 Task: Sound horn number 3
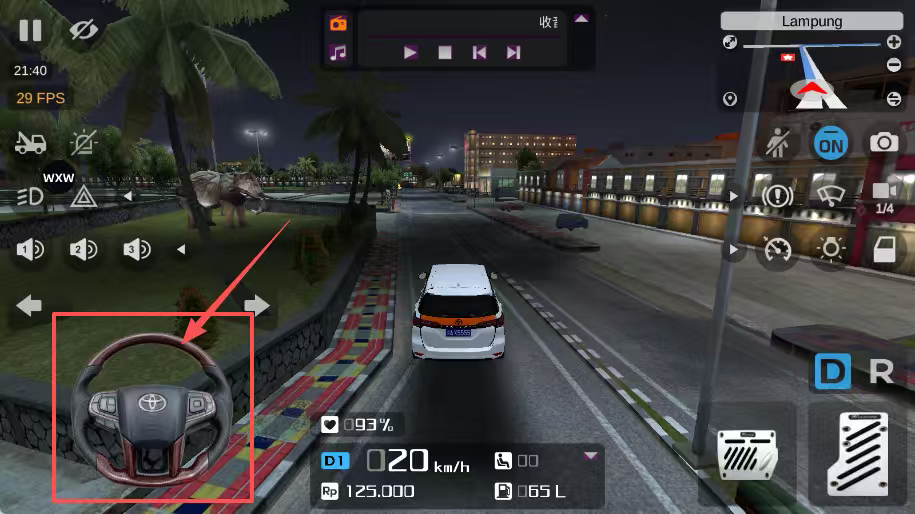(x=136, y=250)
